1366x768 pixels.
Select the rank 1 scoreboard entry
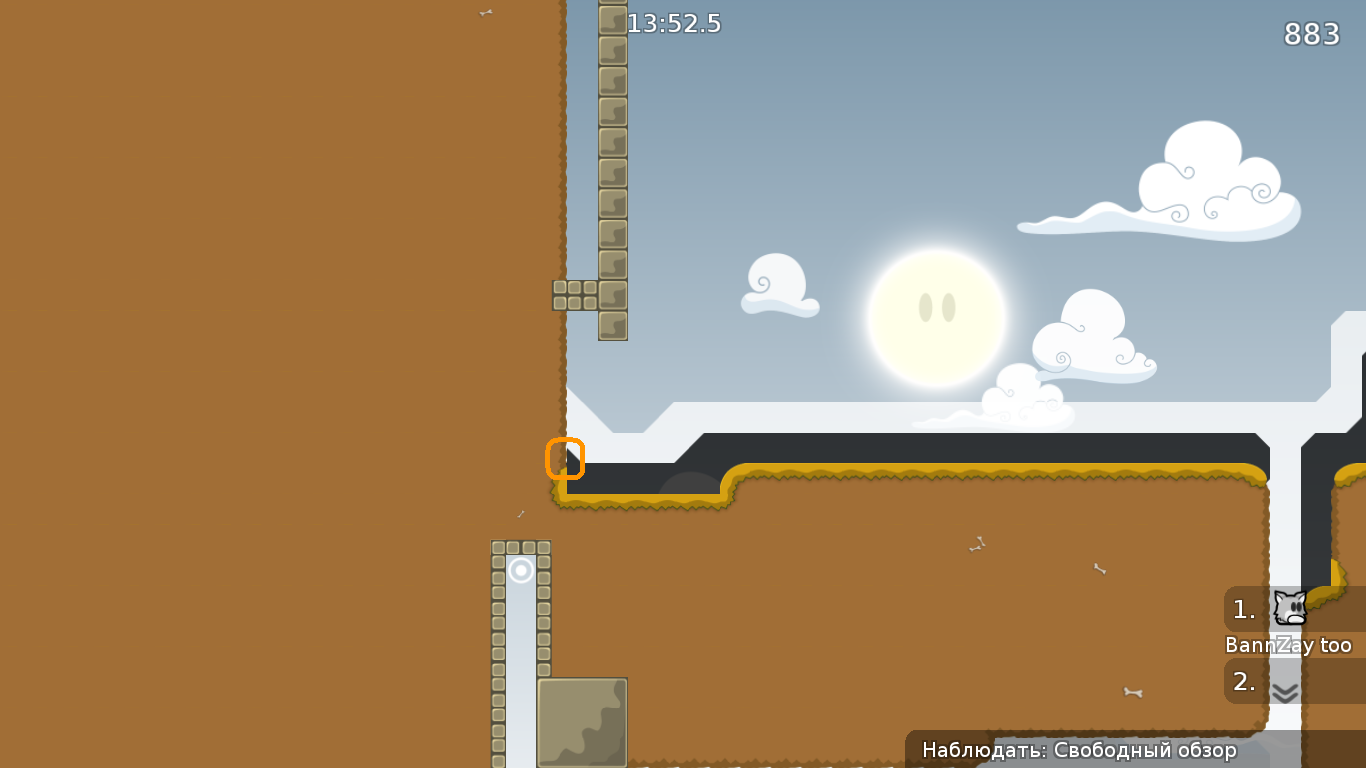[x=1243, y=610]
